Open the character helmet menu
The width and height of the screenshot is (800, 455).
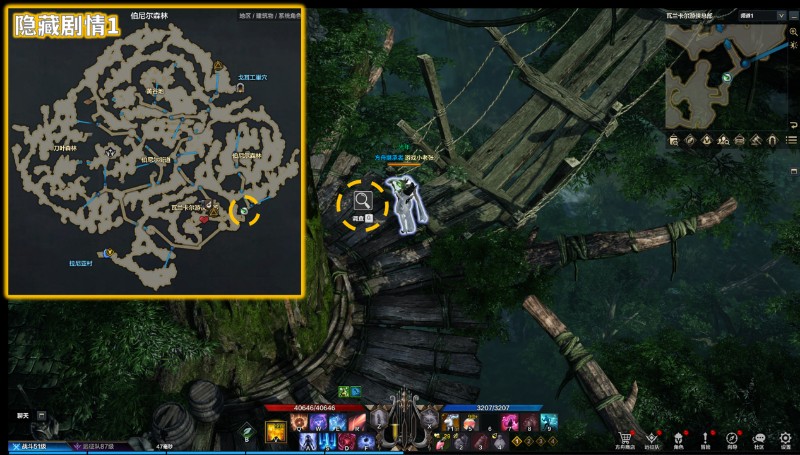[679, 438]
